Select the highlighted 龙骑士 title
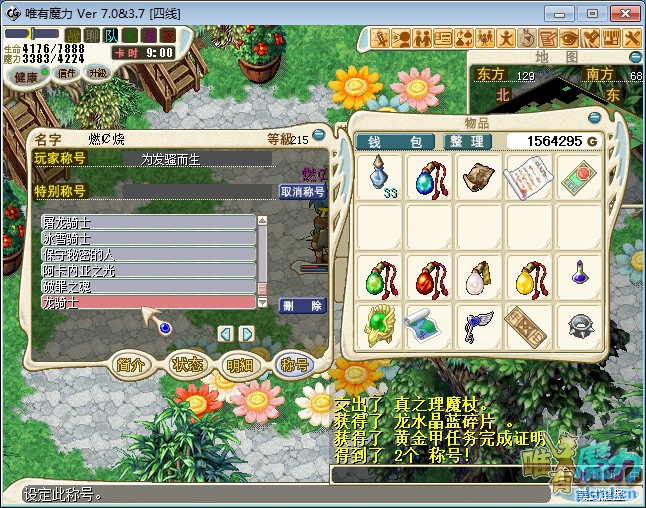The height and width of the screenshot is (508, 646). pyautogui.click(x=148, y=301)
